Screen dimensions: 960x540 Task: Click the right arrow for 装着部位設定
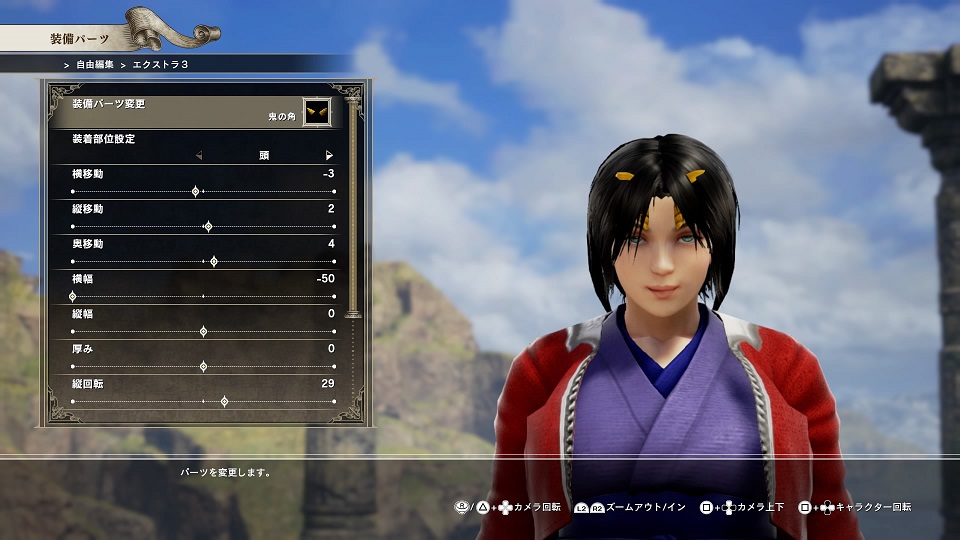pos(329,155)
